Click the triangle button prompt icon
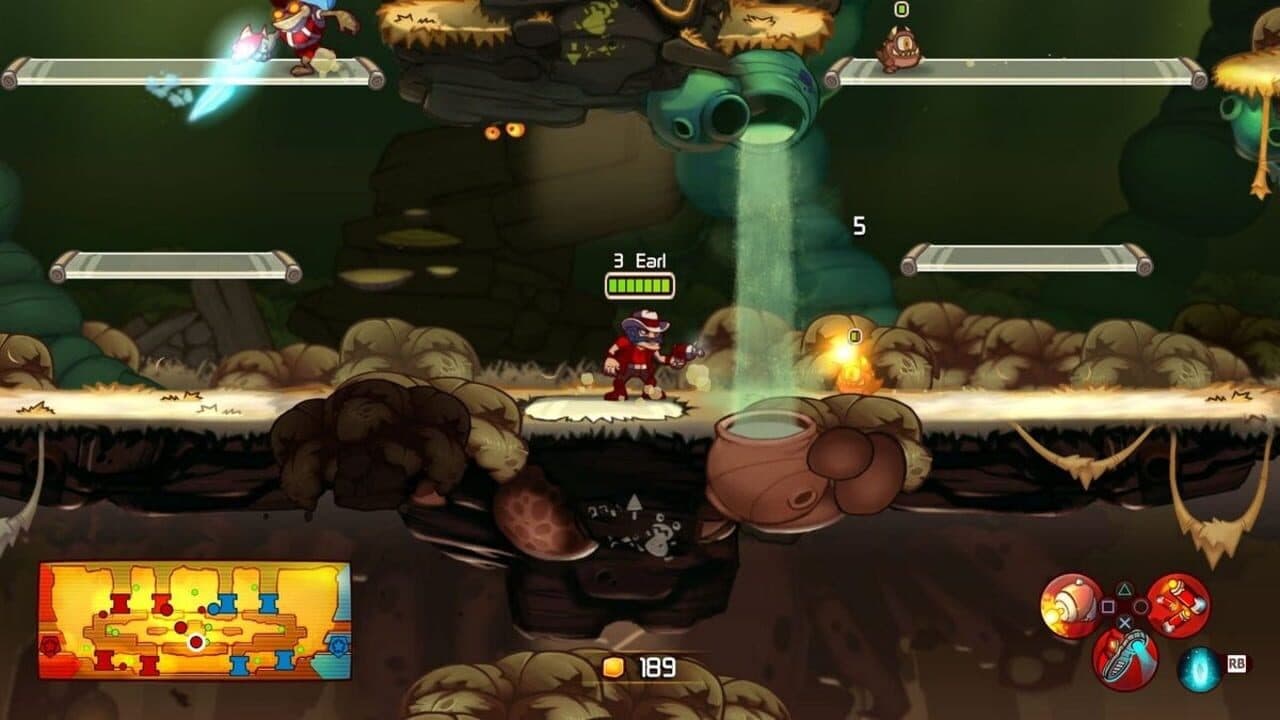 (x=1124, y=589)
